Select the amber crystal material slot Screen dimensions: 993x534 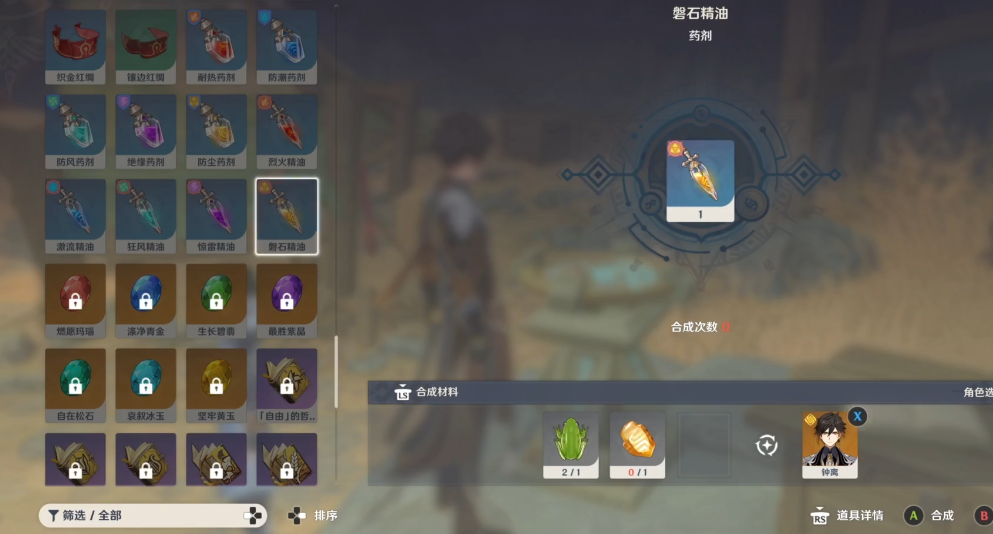(x=637, y=444)
